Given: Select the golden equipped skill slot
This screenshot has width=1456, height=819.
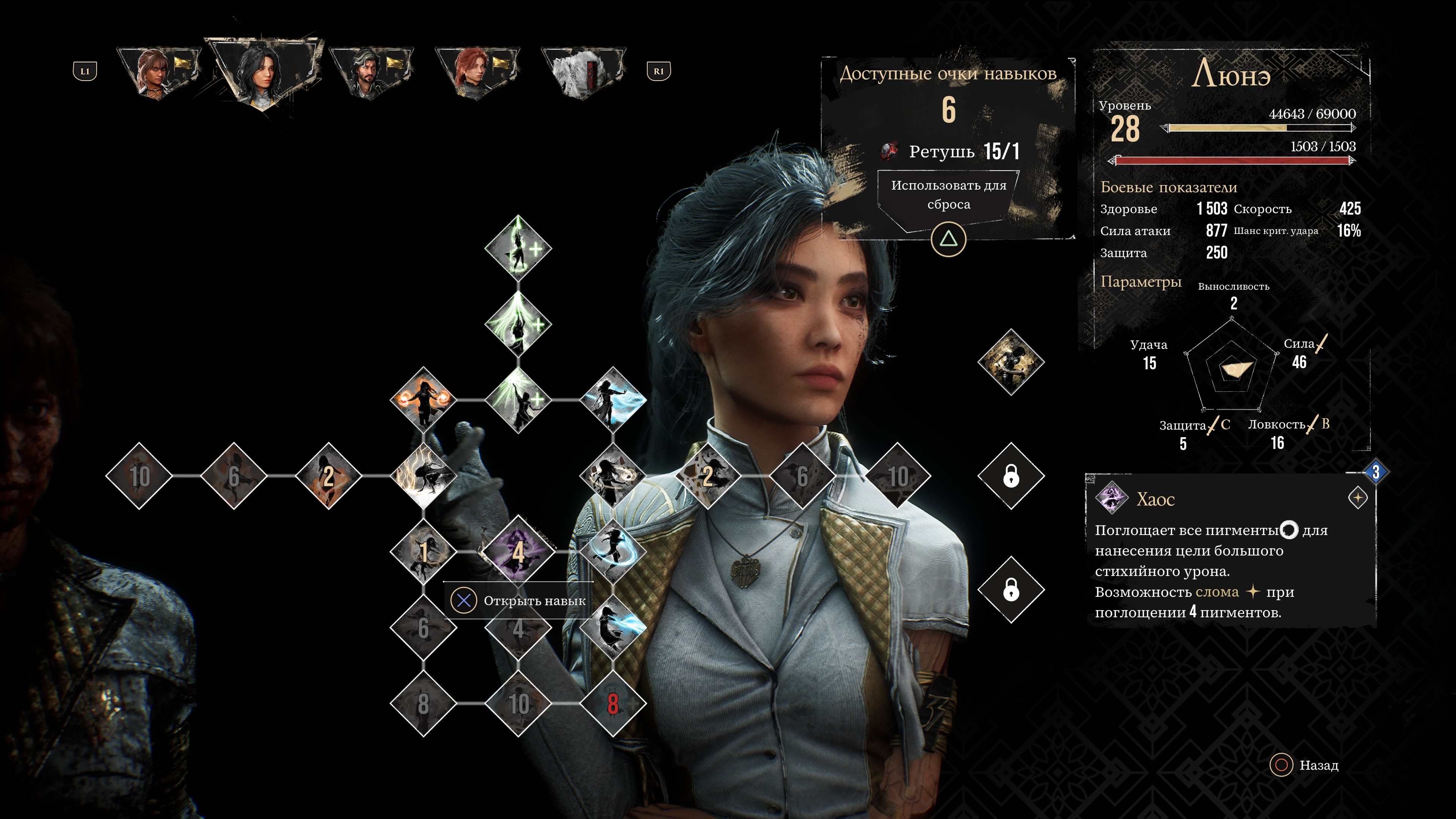Looking at the screenshot, I should tap(1010, 362).
